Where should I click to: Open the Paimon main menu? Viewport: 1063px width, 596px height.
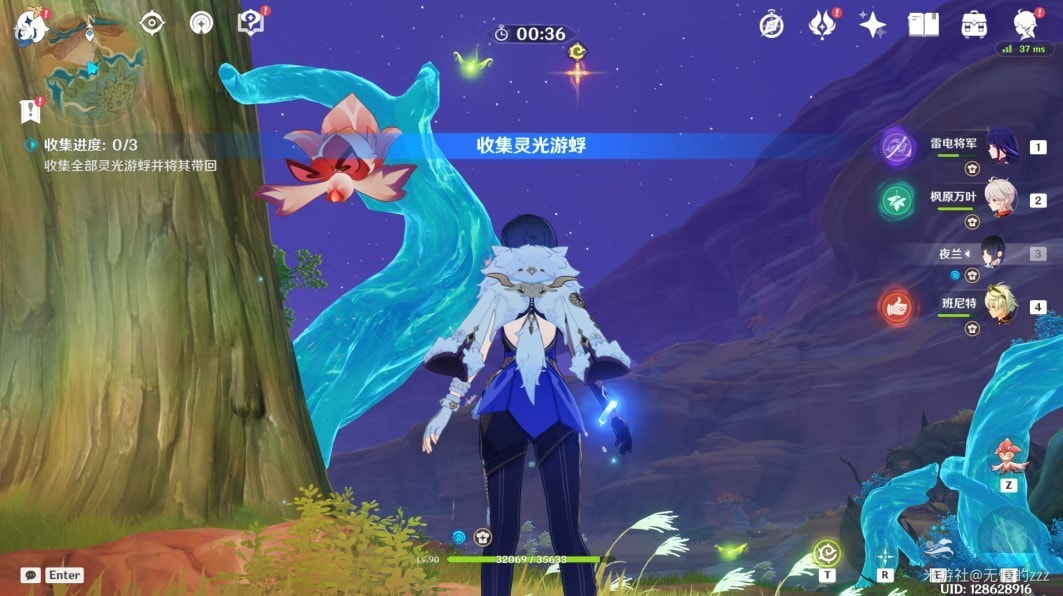31,25
